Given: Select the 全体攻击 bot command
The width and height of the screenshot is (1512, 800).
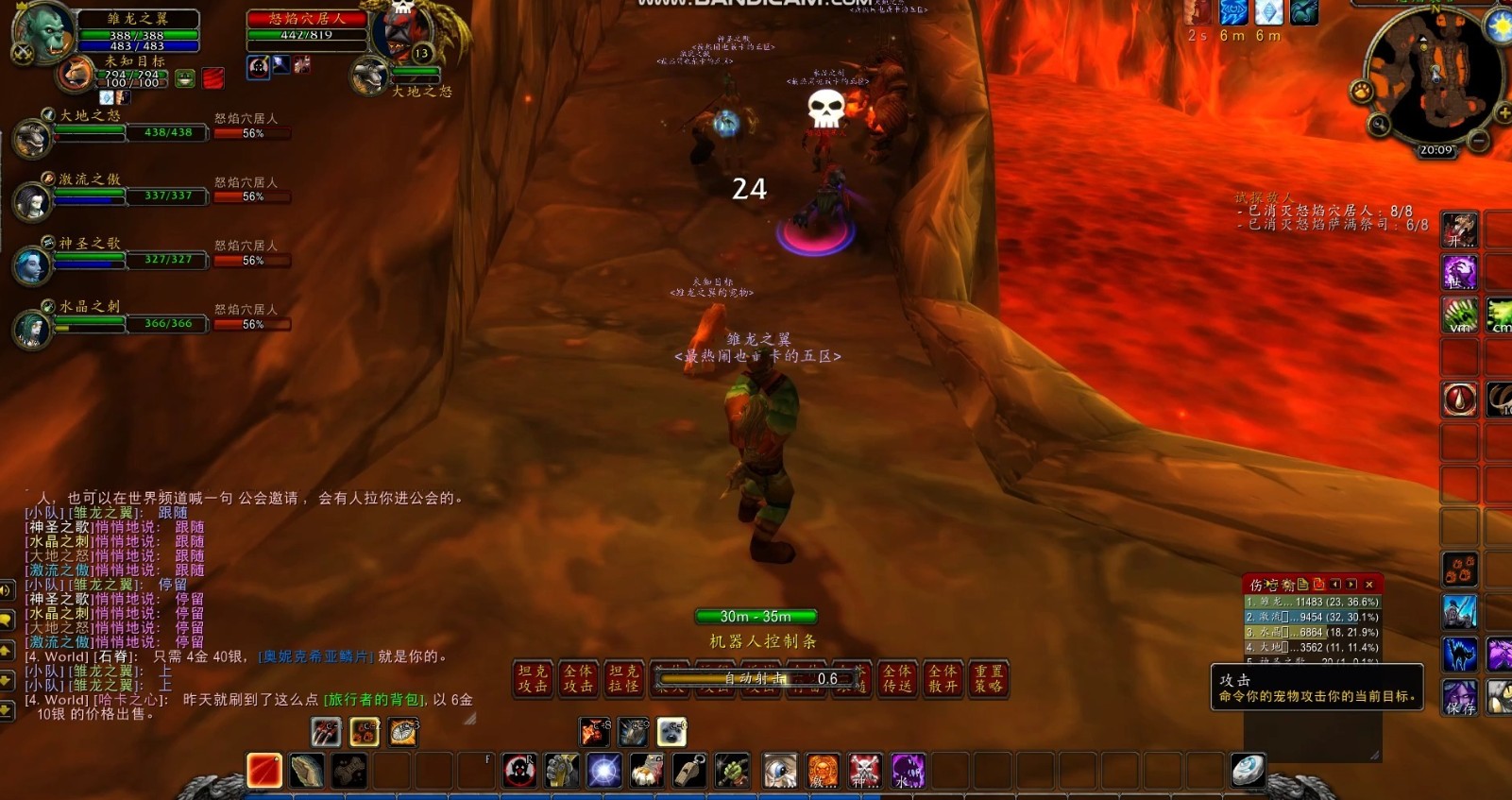Looking at the screenshot, I should (578, 679).
